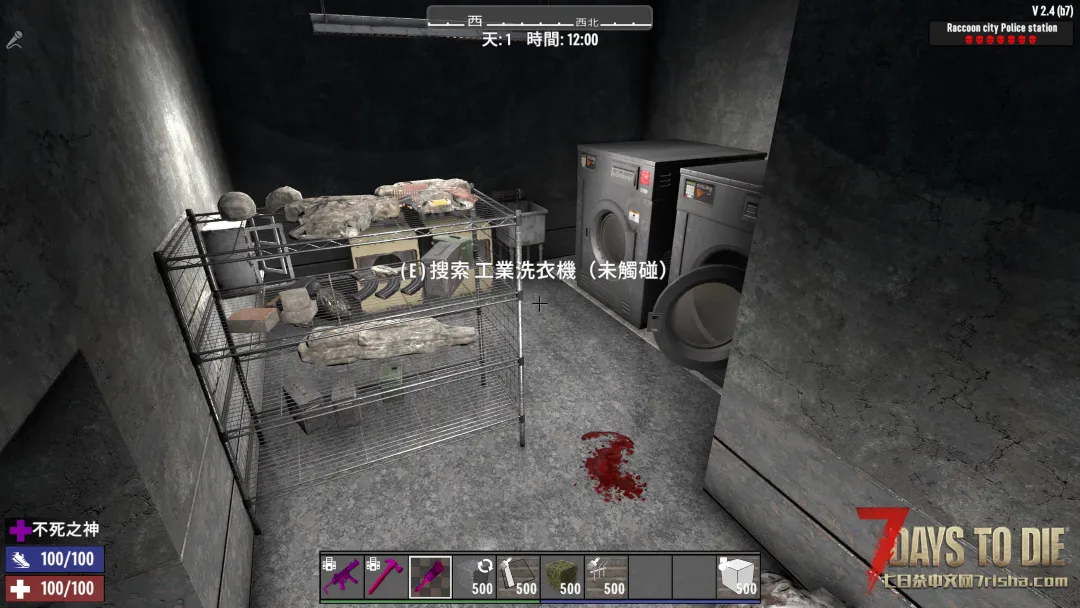
Task: Click the microphone voice chat icon
Action: pyautogui.click(x=15, y=41)
